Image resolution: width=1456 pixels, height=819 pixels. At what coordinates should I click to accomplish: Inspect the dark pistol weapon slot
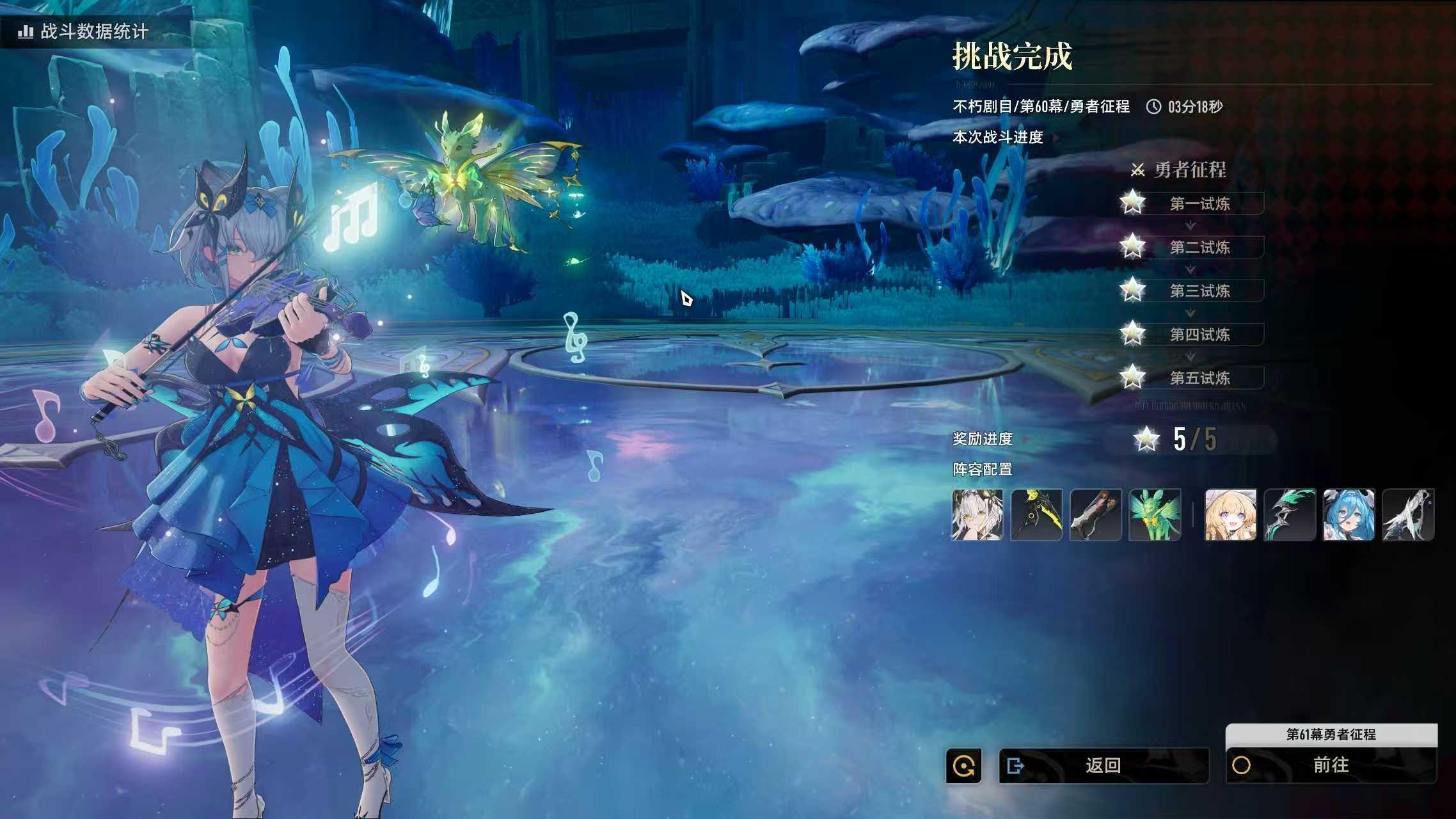[x=1095, y=514]
